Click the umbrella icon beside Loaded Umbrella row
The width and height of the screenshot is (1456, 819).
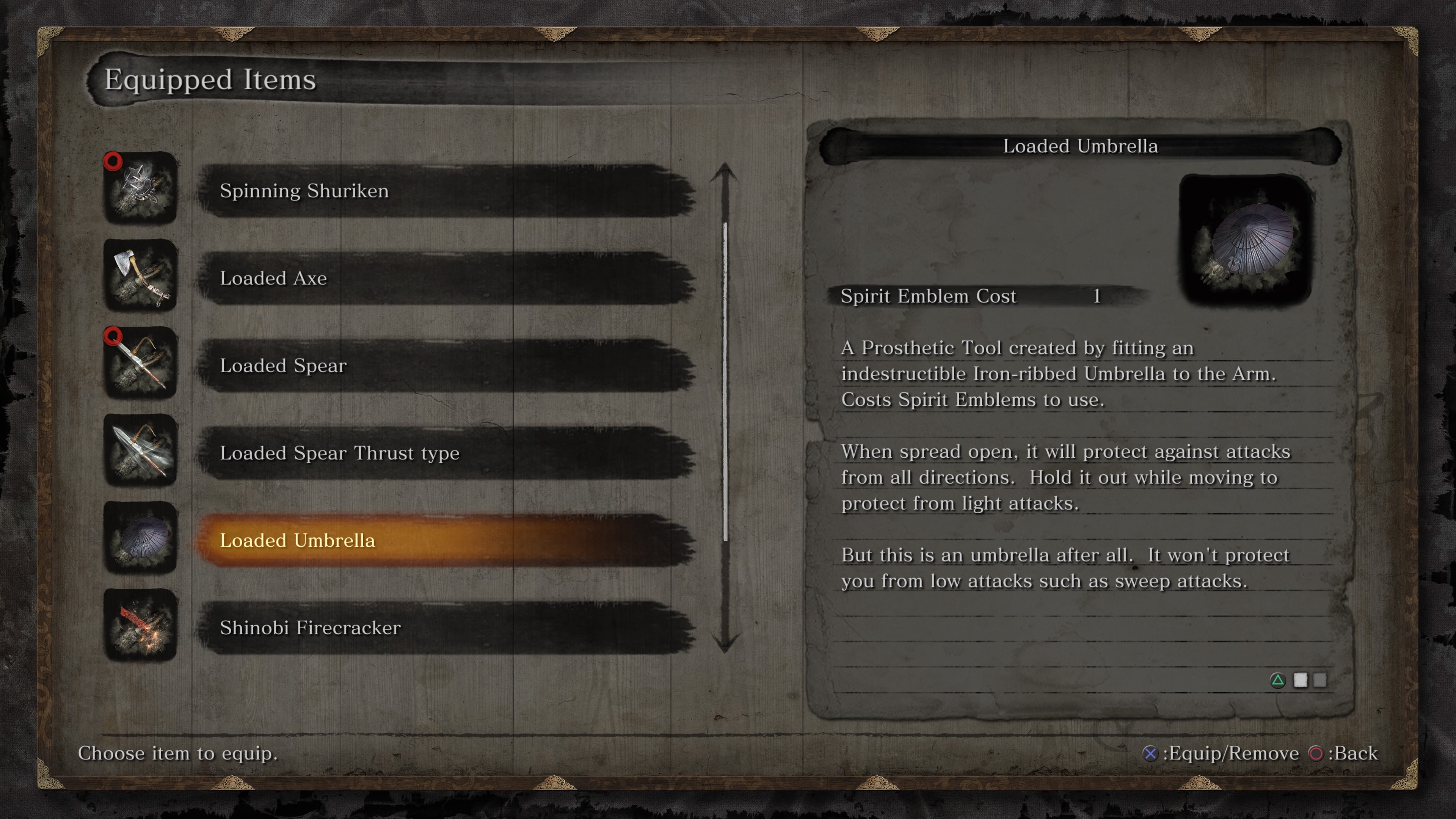tap(141, 538)
